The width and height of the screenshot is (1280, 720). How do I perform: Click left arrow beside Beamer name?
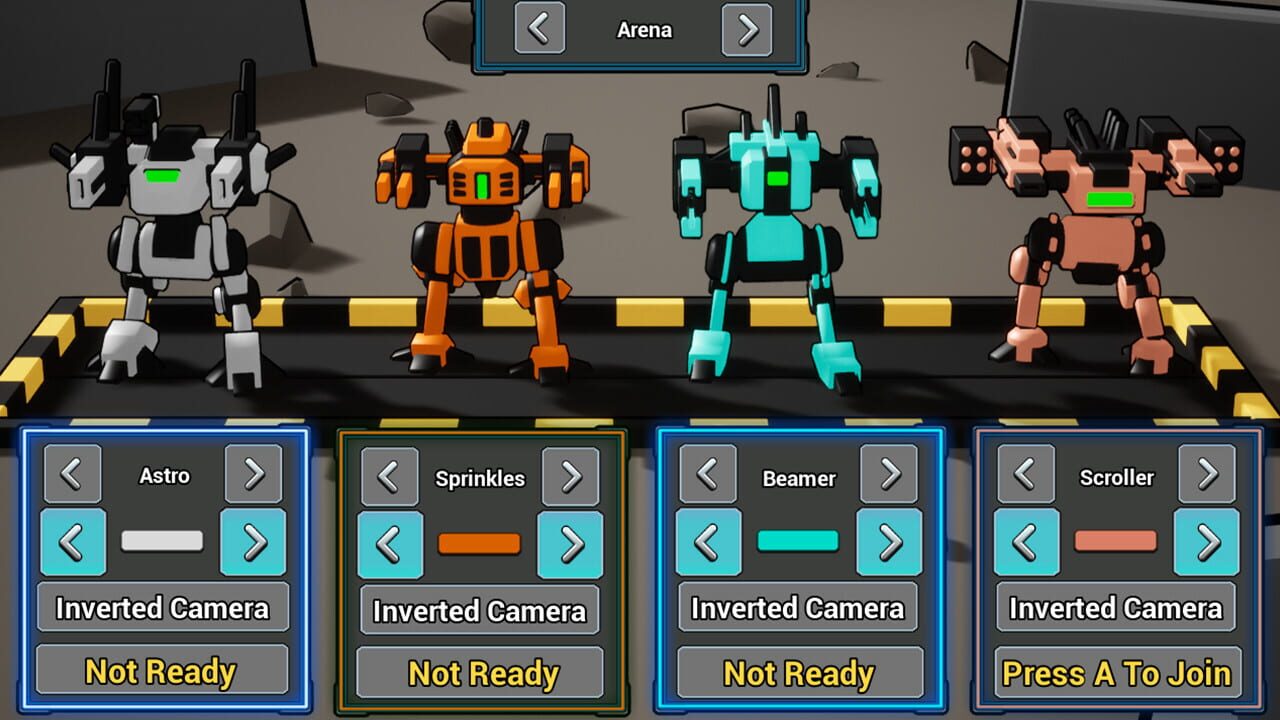pos(708,478)
